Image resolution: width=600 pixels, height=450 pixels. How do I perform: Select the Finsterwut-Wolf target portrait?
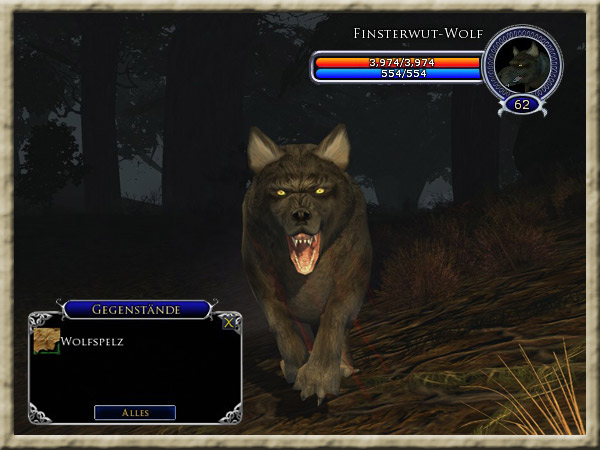point(523,63)
